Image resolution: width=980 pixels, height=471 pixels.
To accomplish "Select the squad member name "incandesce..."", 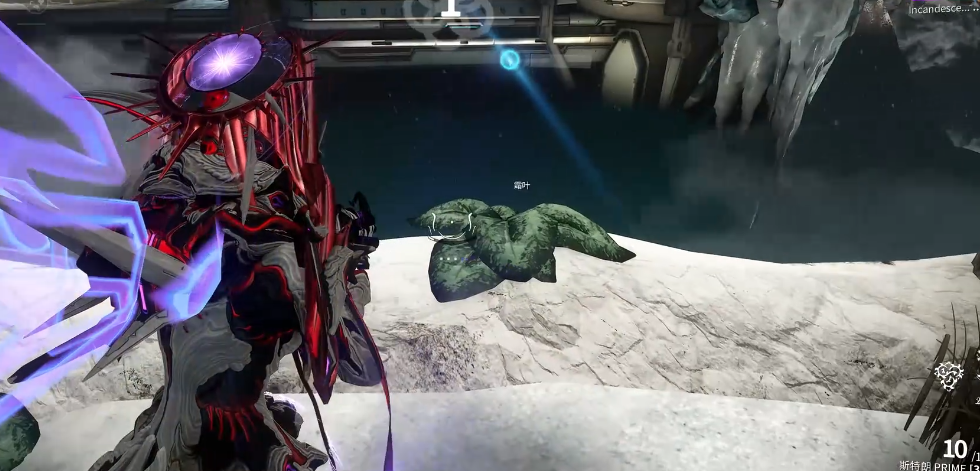I will (x=941, y=8).
